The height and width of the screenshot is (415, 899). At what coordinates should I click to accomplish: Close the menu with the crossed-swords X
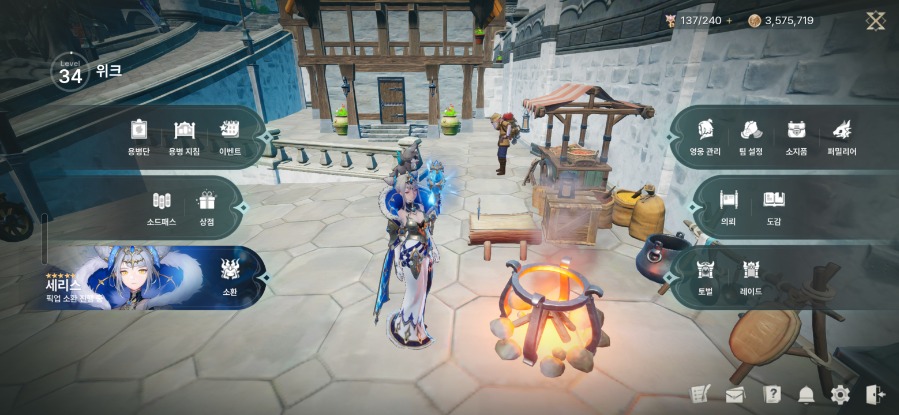pos(875,20)
